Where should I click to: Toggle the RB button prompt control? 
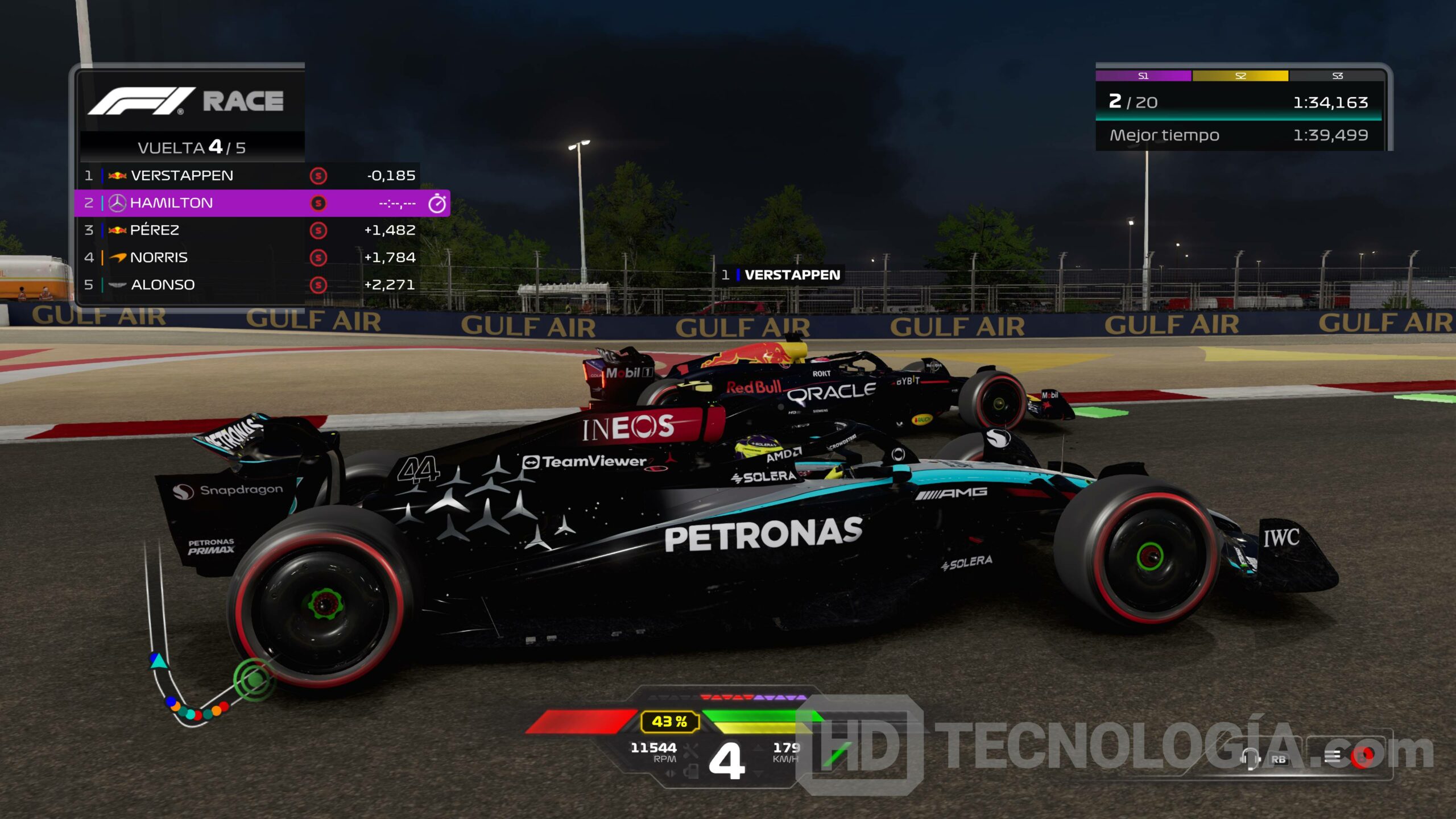(1279, 759)
